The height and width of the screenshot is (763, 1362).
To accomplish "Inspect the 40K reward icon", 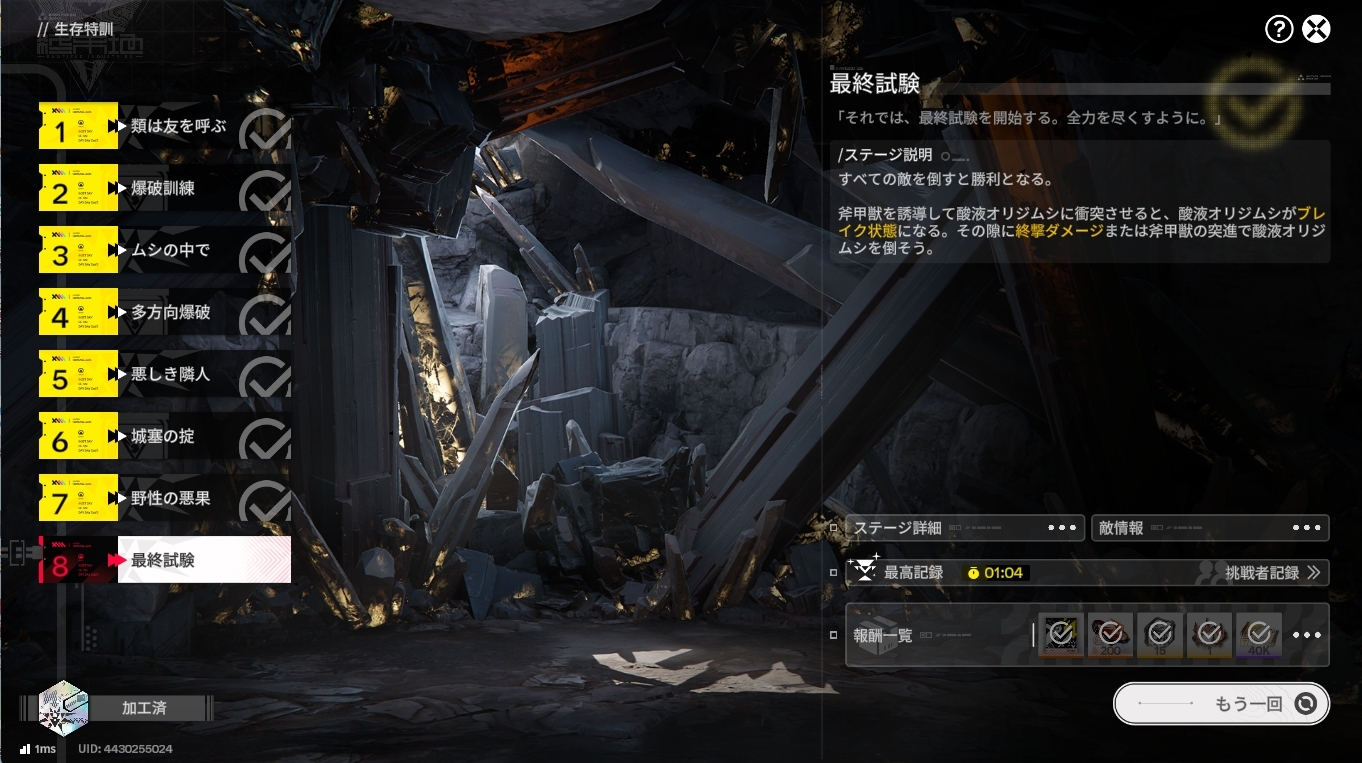I will click(x=1259, y=635).
